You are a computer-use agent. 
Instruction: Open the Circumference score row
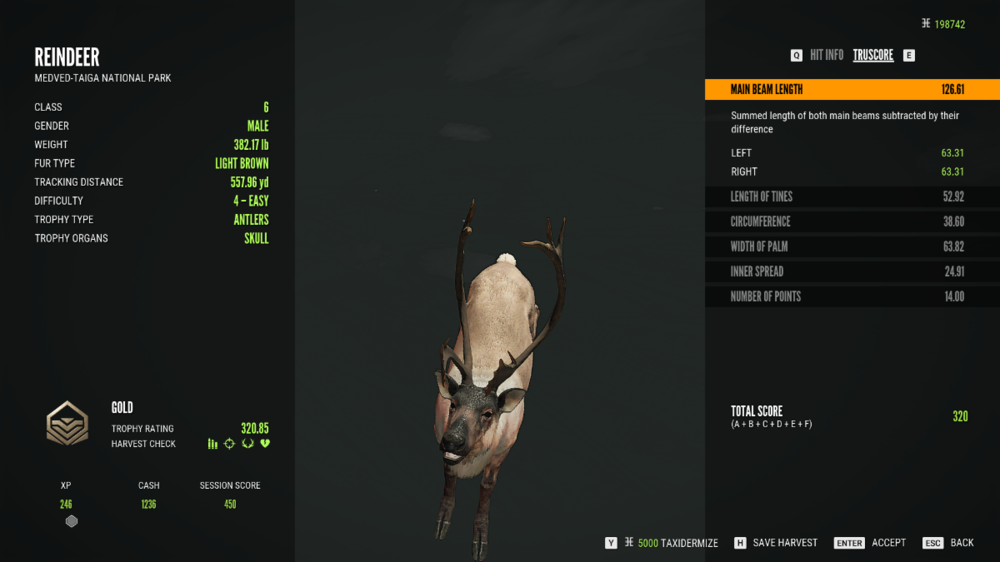tap(851, 222)
